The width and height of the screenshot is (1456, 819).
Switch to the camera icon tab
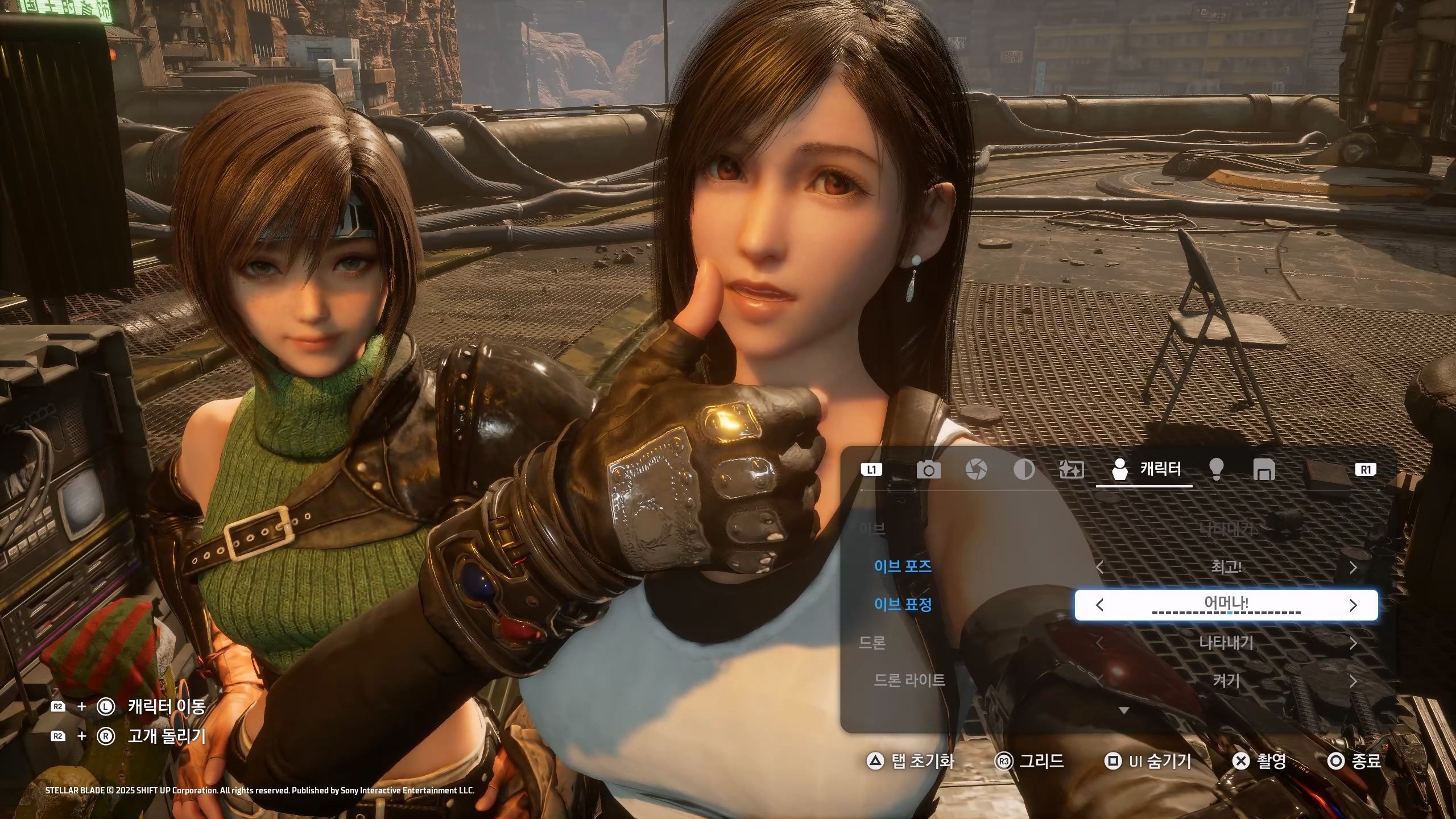[x=928, y=470]
